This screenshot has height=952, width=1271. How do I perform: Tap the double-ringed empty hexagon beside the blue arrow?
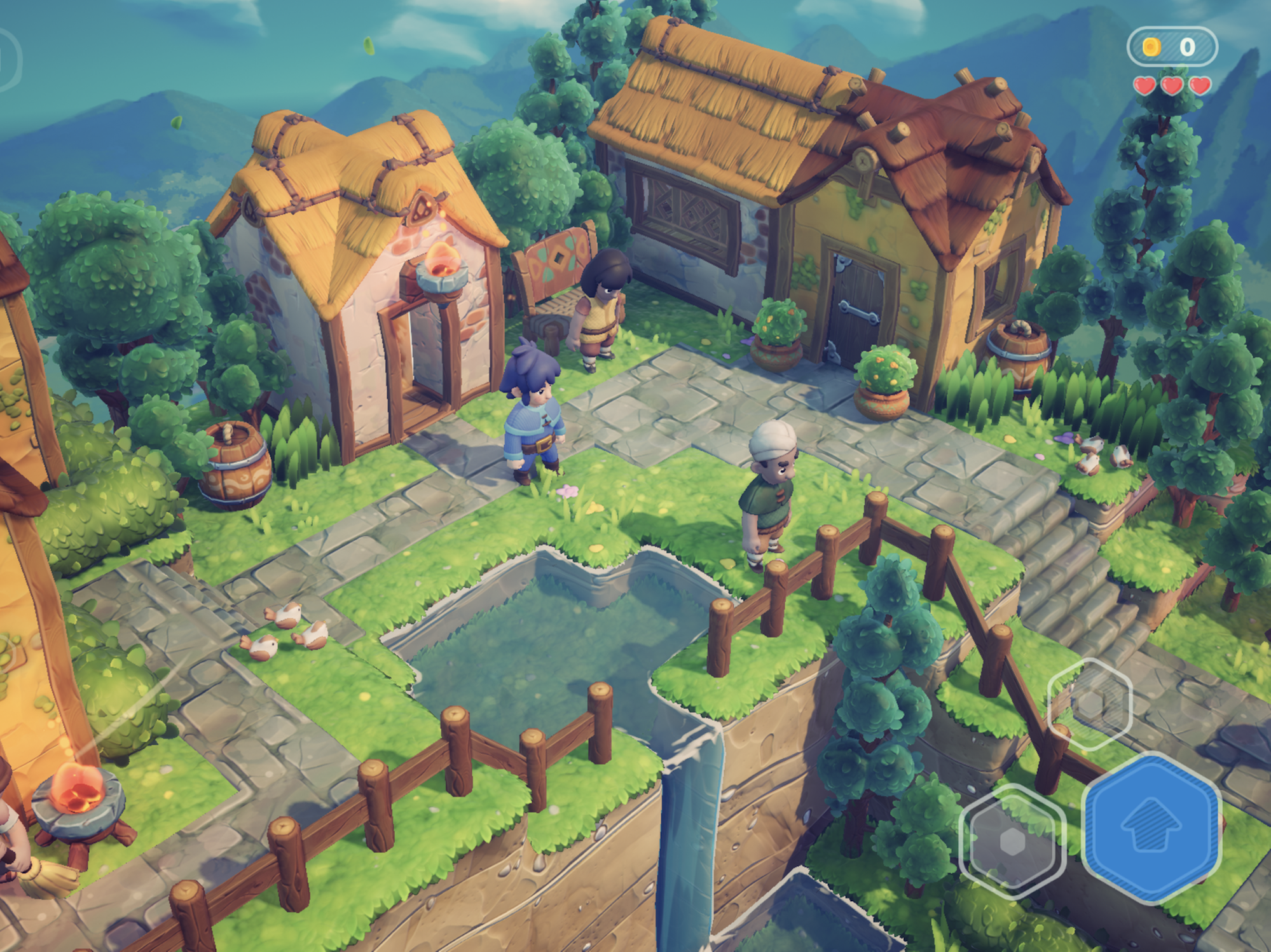(1012, 841)
